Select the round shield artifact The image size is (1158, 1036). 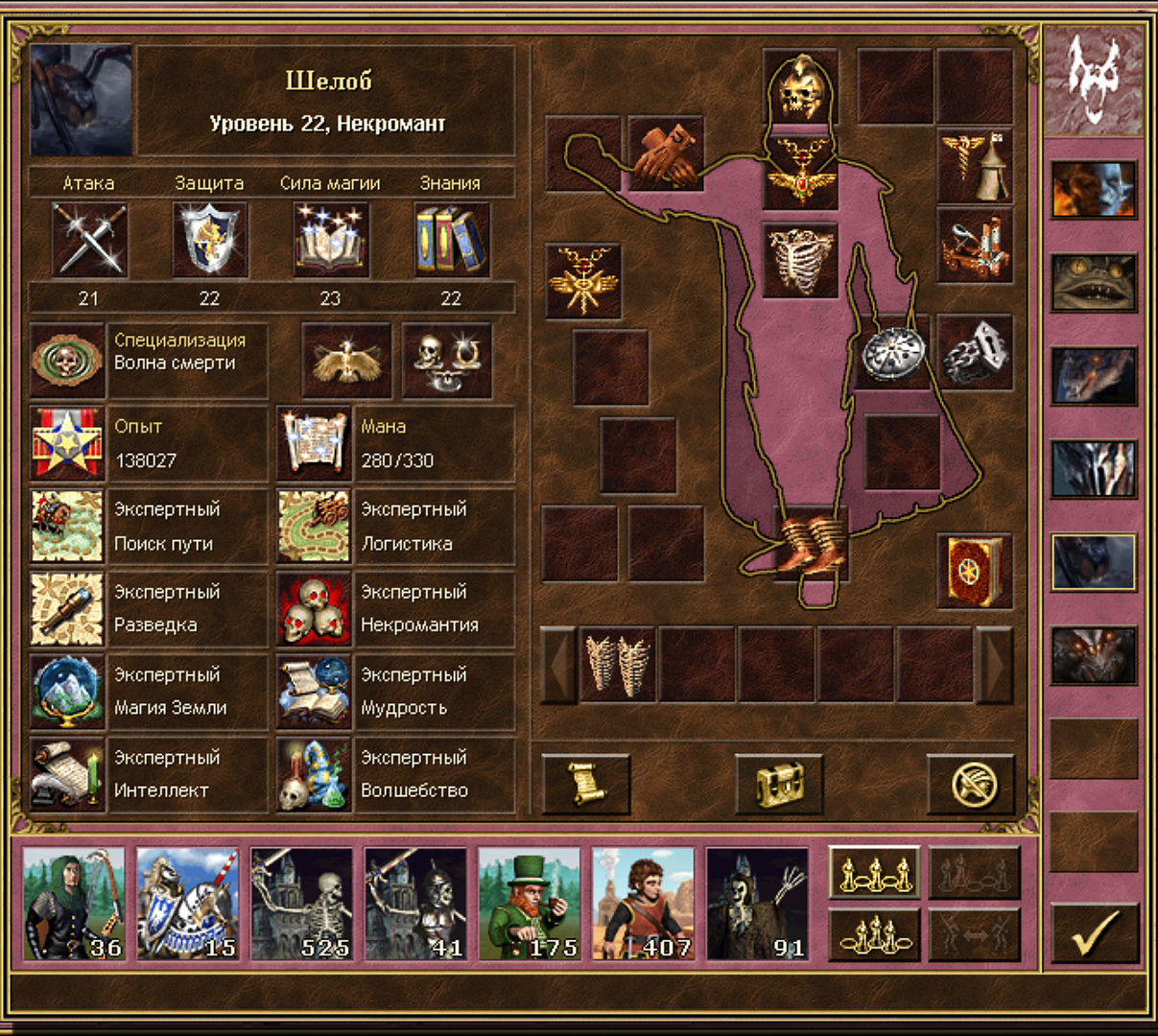tap(892, 352)
